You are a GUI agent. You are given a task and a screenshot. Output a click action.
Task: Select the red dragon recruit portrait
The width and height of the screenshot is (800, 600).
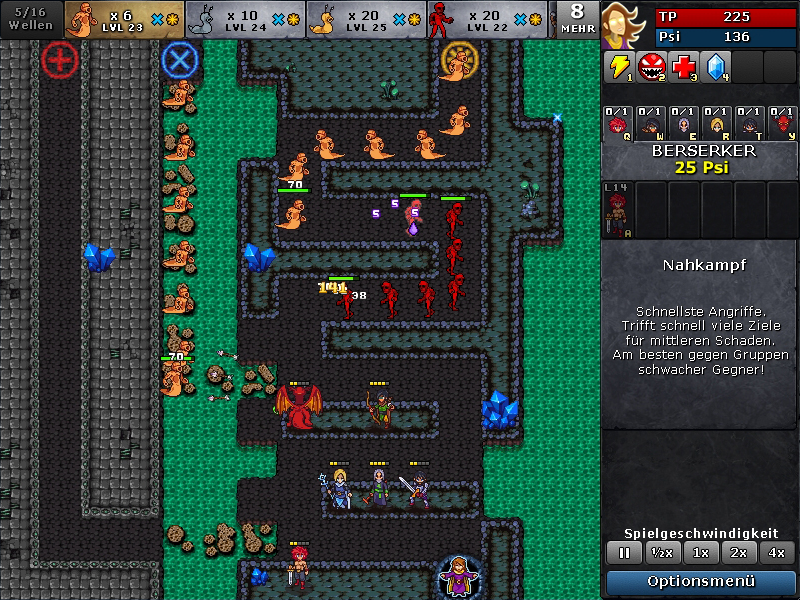pyautogui.click(x=781, y=123)
